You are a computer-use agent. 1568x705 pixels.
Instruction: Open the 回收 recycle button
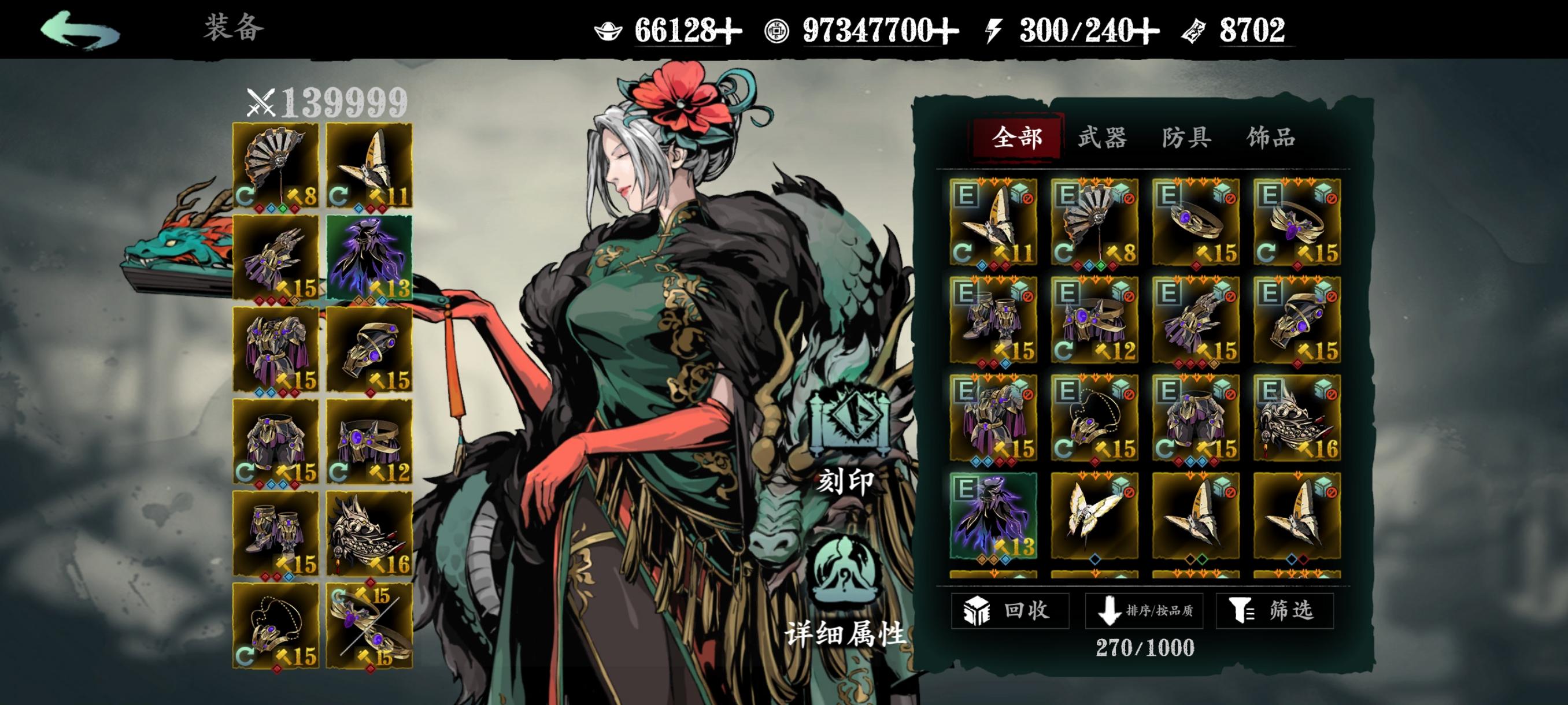pyautogui.click(x=1010, y=610)
